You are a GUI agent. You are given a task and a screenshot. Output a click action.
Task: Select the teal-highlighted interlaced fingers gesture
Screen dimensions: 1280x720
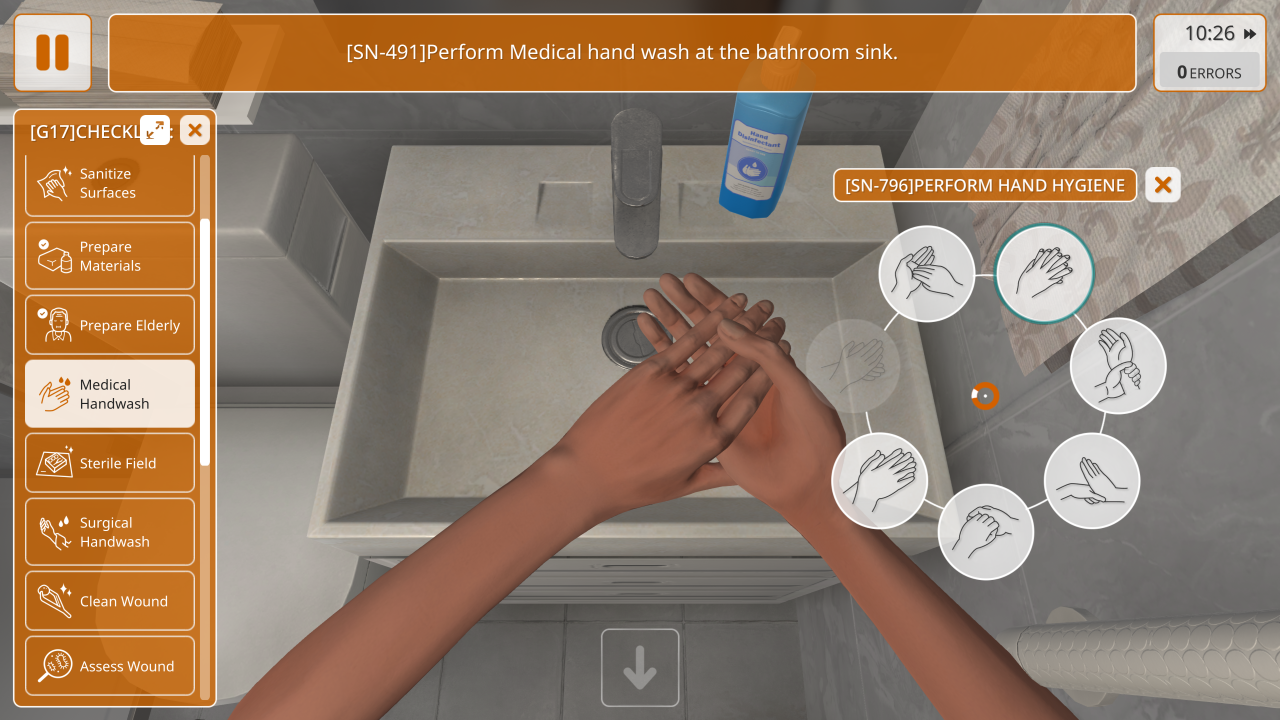pyautogui.click(x=1045, y=273)
